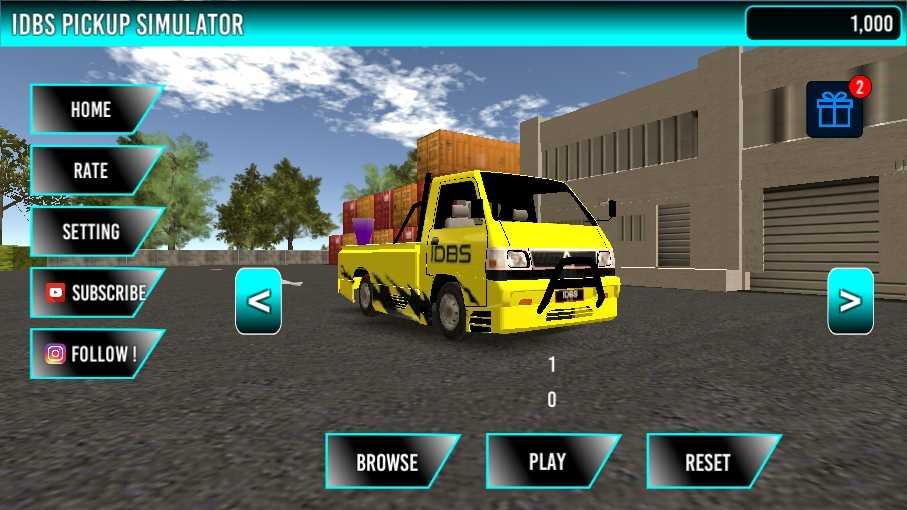The height and width of the screenshot is (510, 907).
Task: Open the Home menu entry
Action: pyautogui.click(x=91, y=110)
